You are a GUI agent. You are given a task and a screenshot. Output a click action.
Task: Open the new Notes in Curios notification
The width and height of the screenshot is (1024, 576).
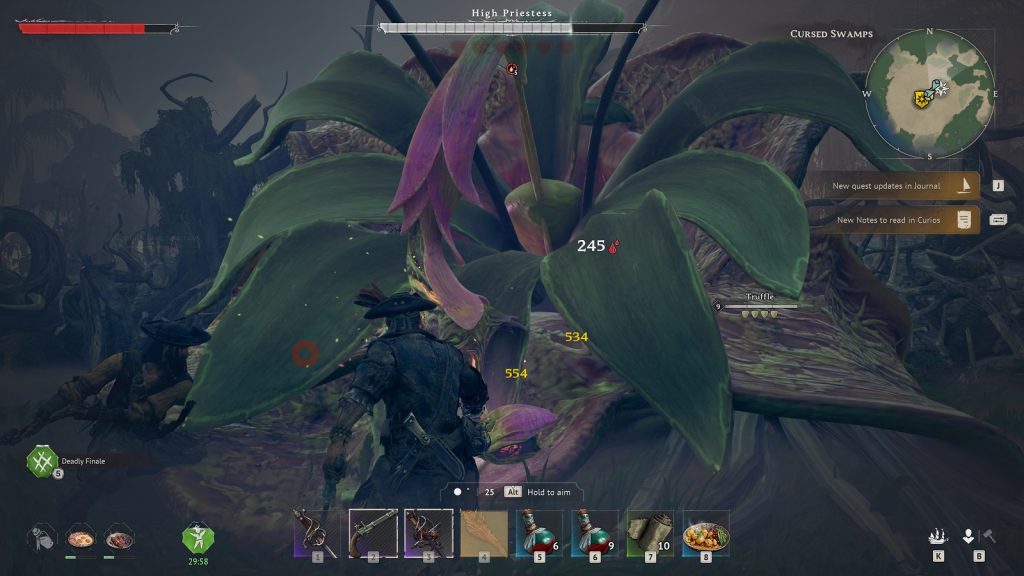pyautogui.click(x=893, y=220)
